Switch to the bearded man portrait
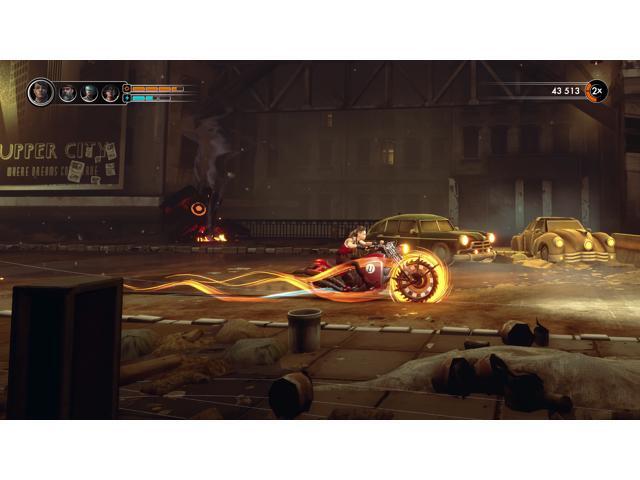This screenshot has height=480, width=640. pyautogui.click(x=68, y=93)
